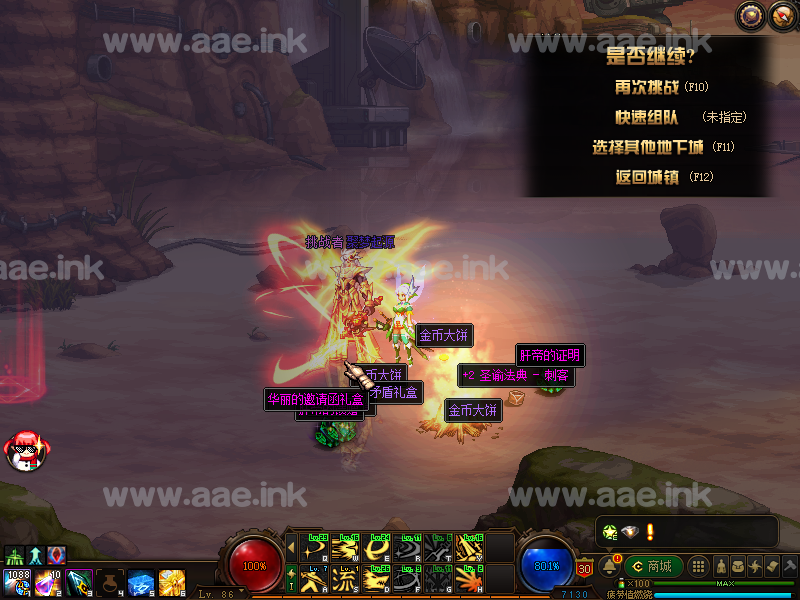
Task: Use the consumable slot showing 1088
Action: pos(17,581)
